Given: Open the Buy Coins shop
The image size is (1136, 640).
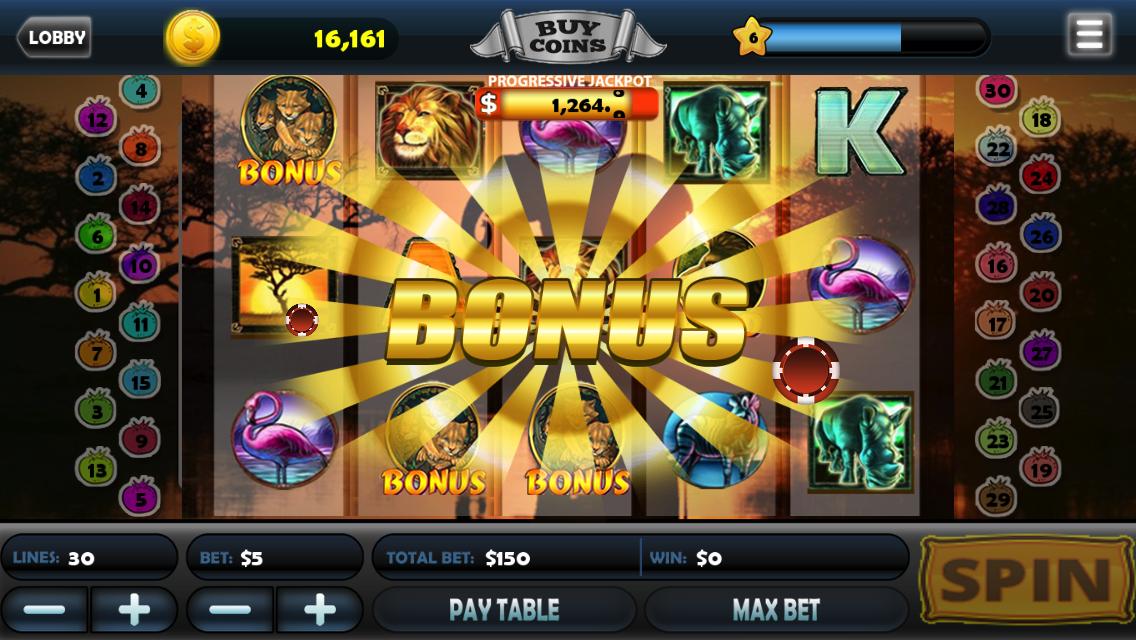Looking at the screenshot, I should coord(567,37).
